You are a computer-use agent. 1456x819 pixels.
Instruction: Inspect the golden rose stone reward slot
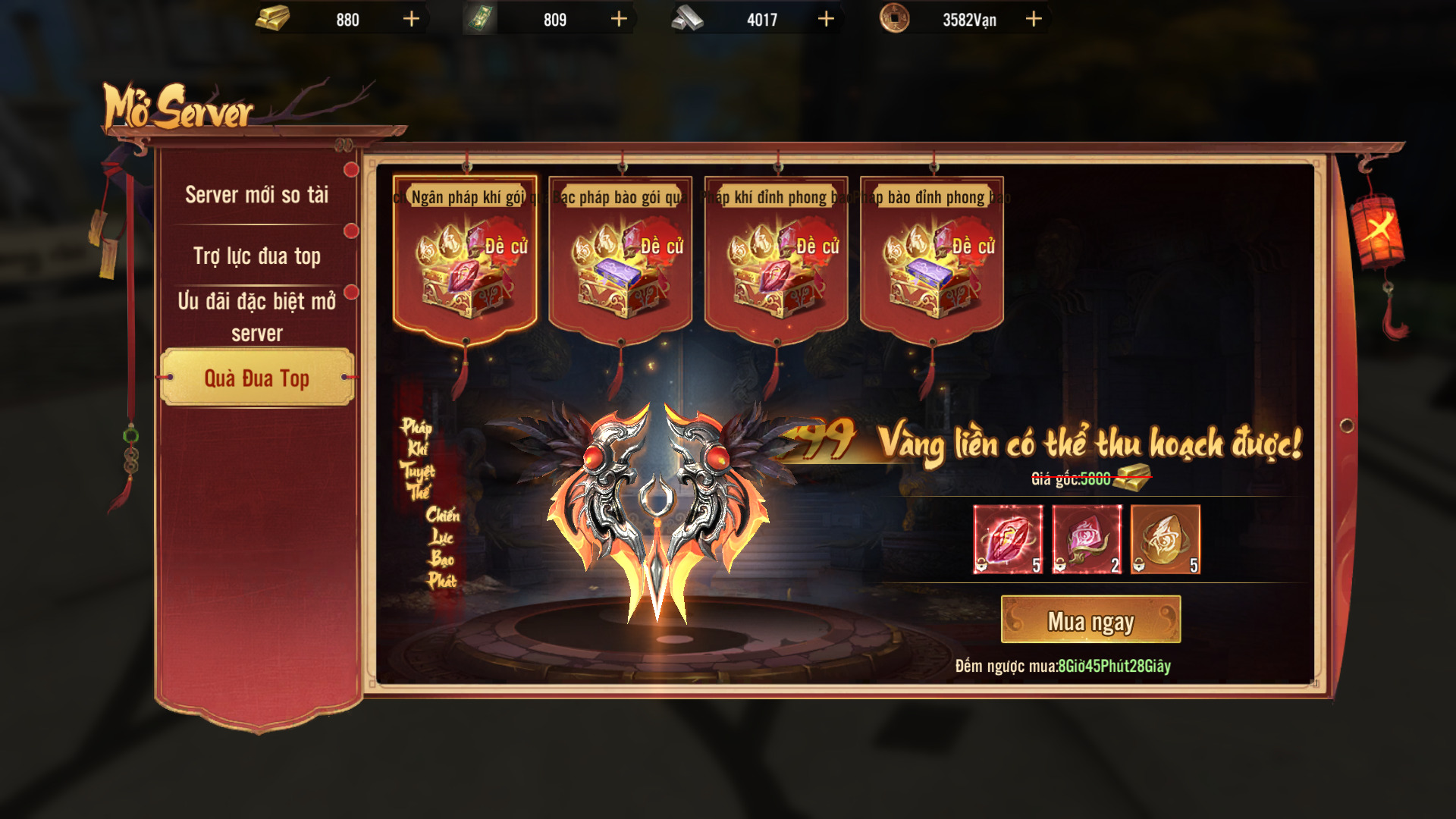pyautogui.click(x=1166, y=539)
